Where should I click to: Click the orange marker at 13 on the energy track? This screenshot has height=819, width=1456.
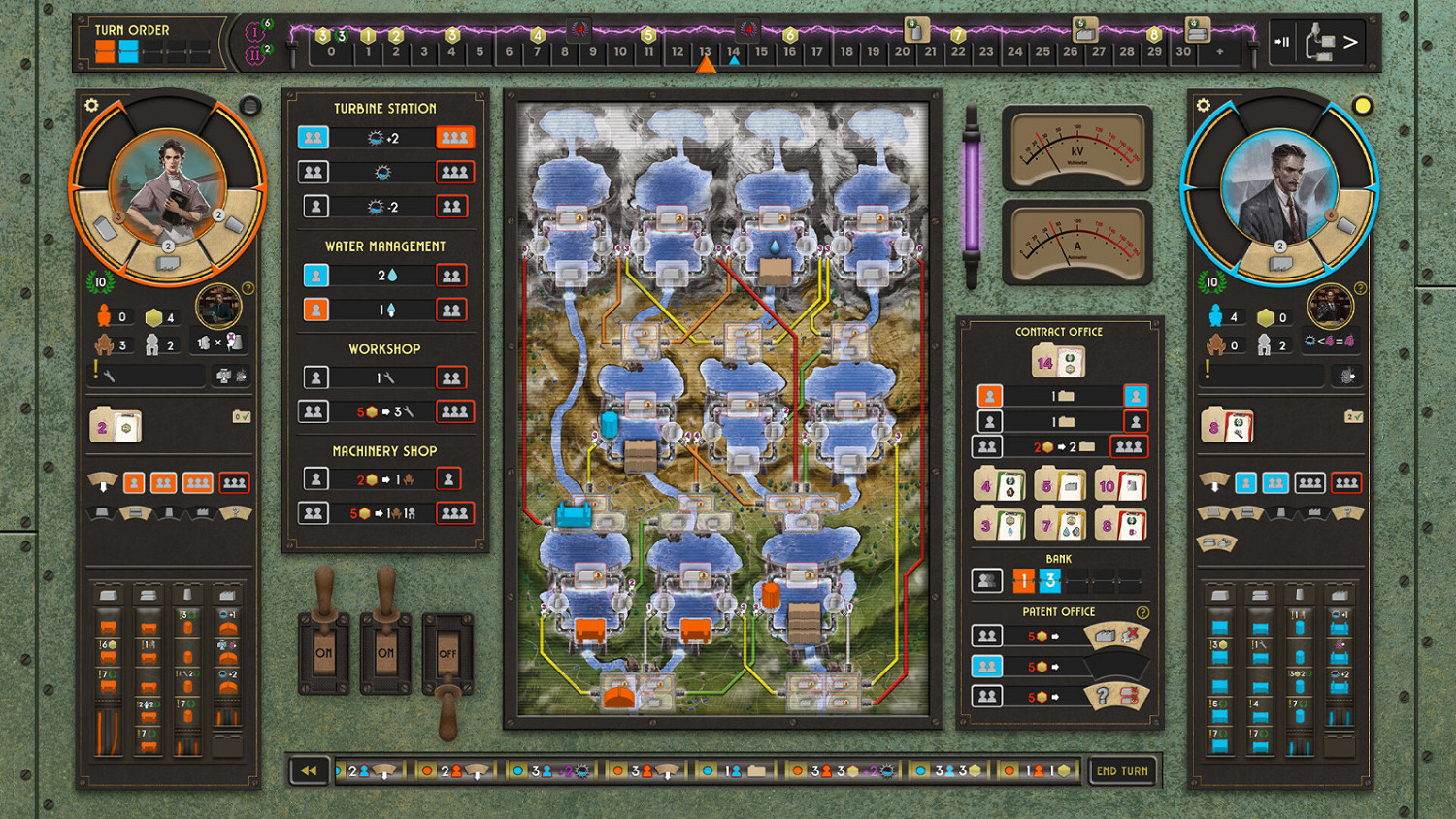tap(705, 65)
